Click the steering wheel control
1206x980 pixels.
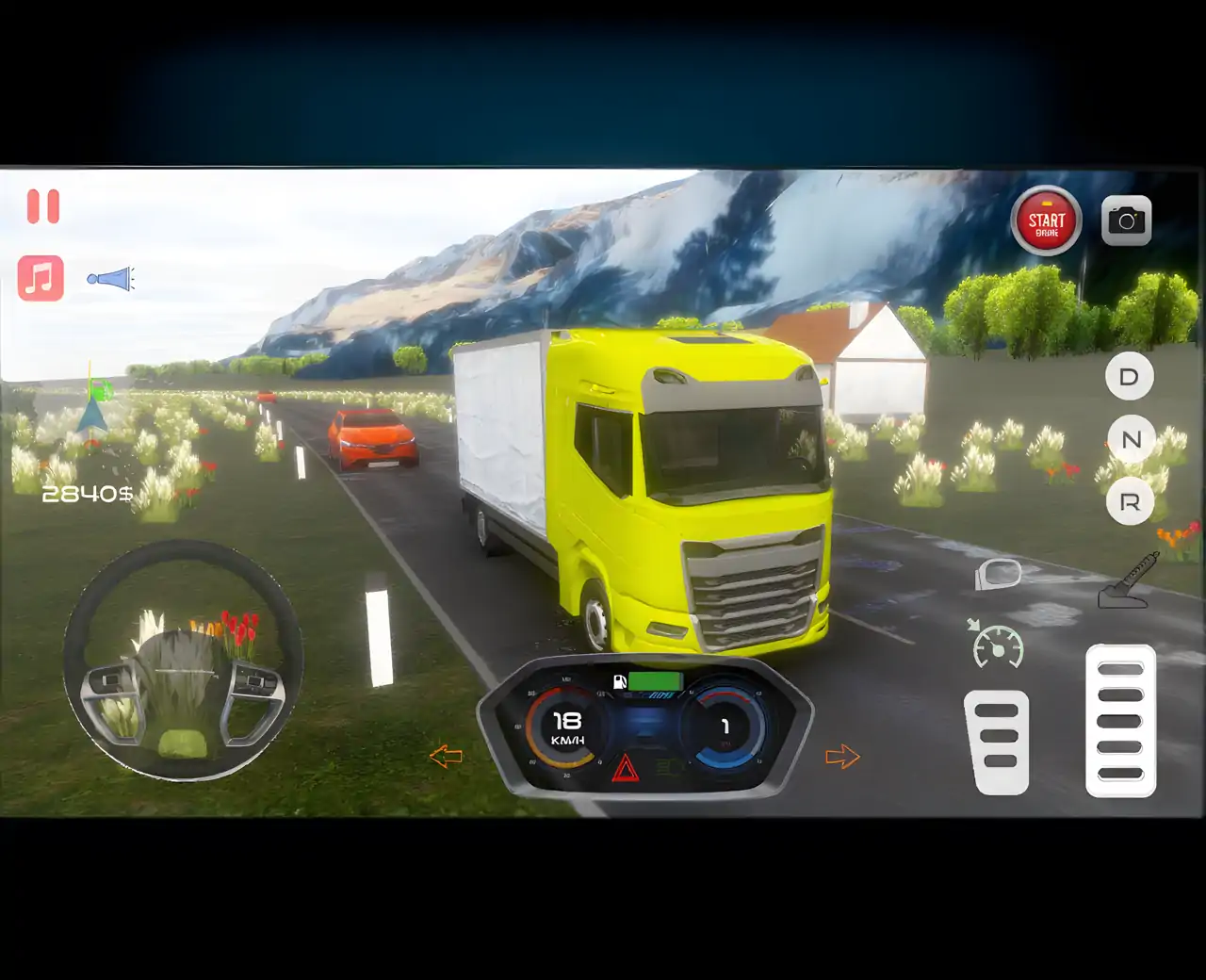184,661
